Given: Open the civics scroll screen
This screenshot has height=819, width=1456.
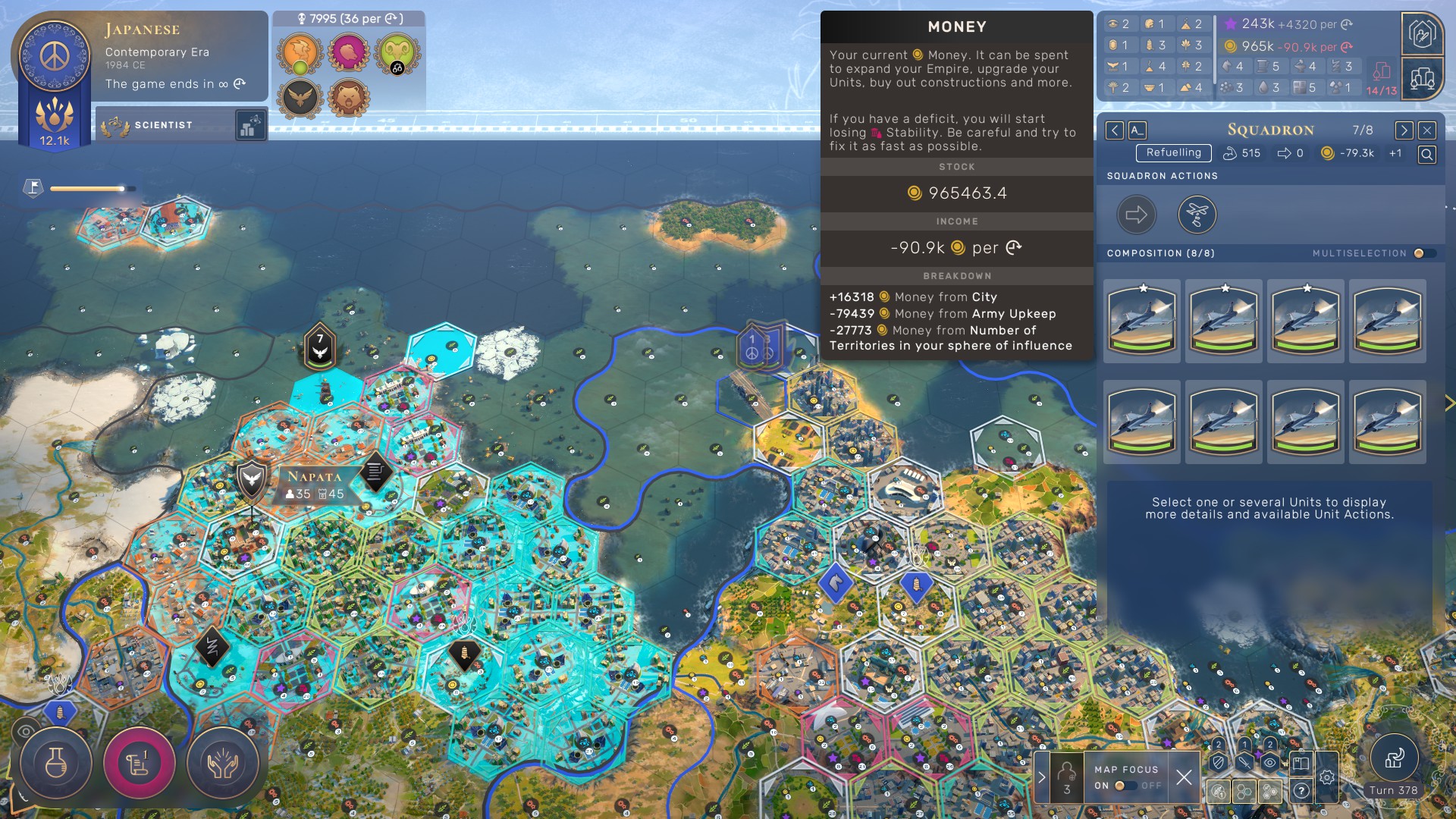Looking at the screenshot, I should (139, 764).
